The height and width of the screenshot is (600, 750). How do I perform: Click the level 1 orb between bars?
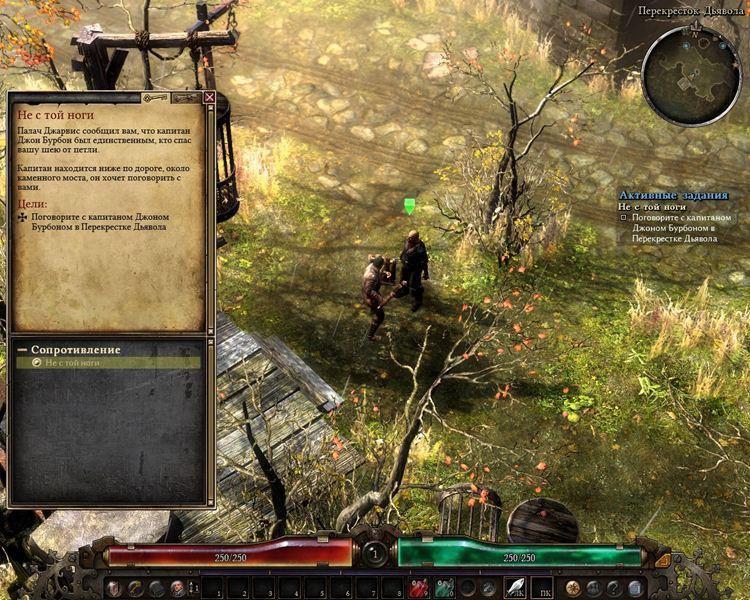point(375,552)
